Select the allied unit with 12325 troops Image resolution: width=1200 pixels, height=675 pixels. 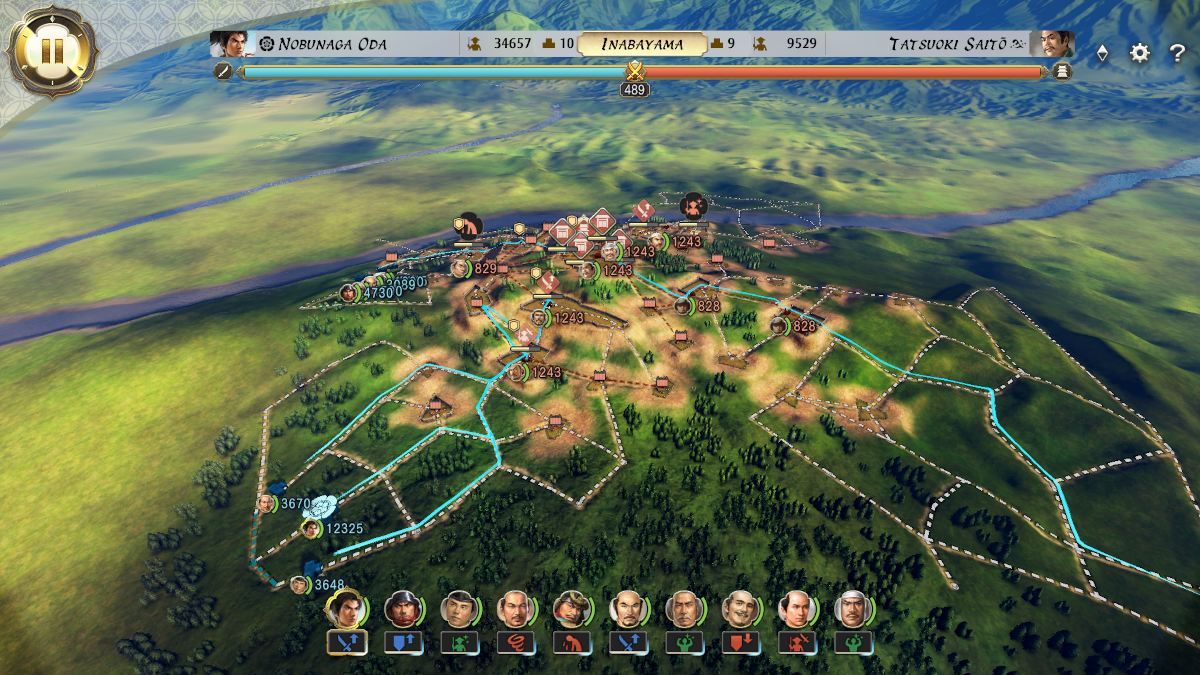point(313,528)
